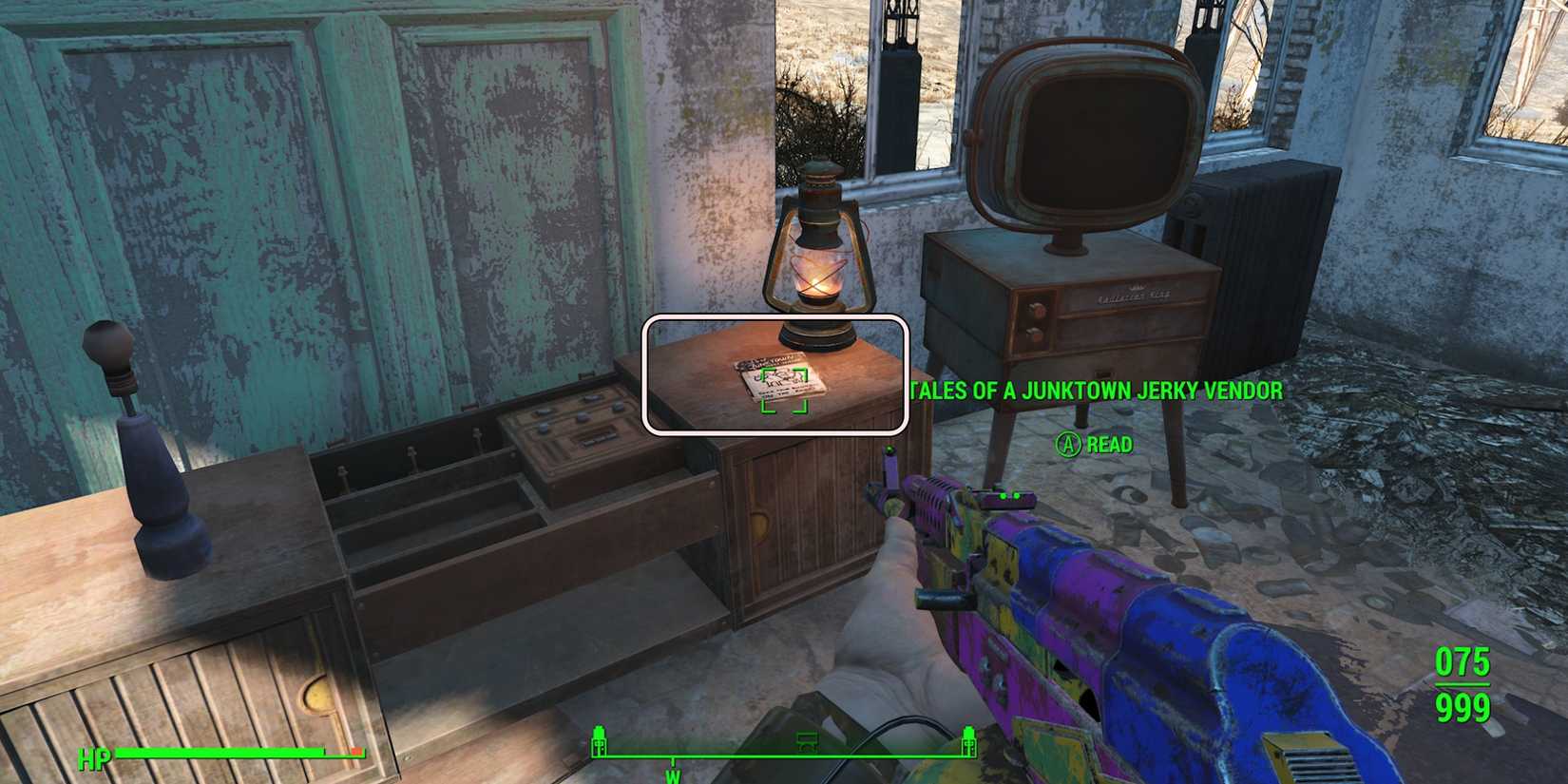This screenshot has height=784, width=1568.
Task: Select the W direction indicator on the compass
Action: pos(674,774)
